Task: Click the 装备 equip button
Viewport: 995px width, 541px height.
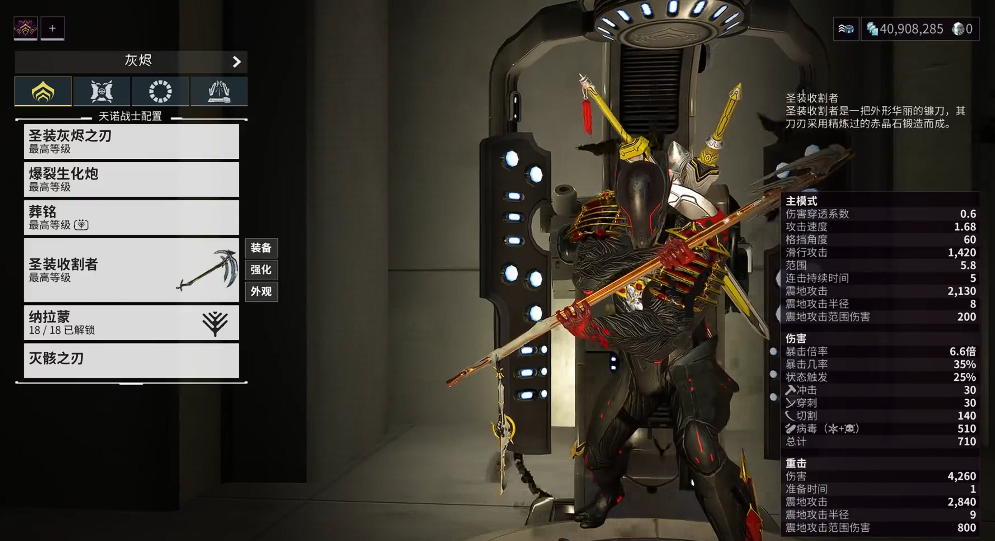Action: click(x=261, y=247)
